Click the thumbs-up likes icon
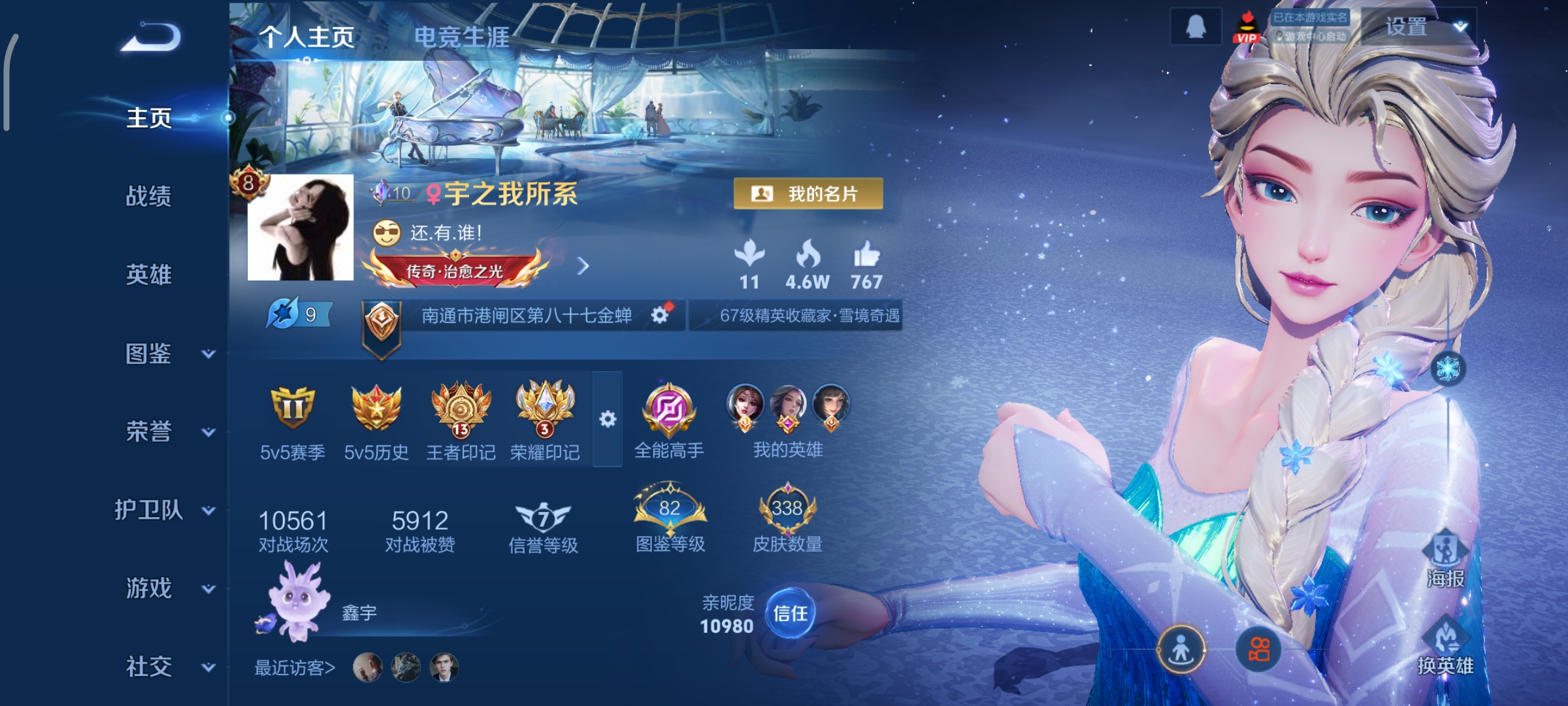Screen dimensions: 1568x706 866,255
